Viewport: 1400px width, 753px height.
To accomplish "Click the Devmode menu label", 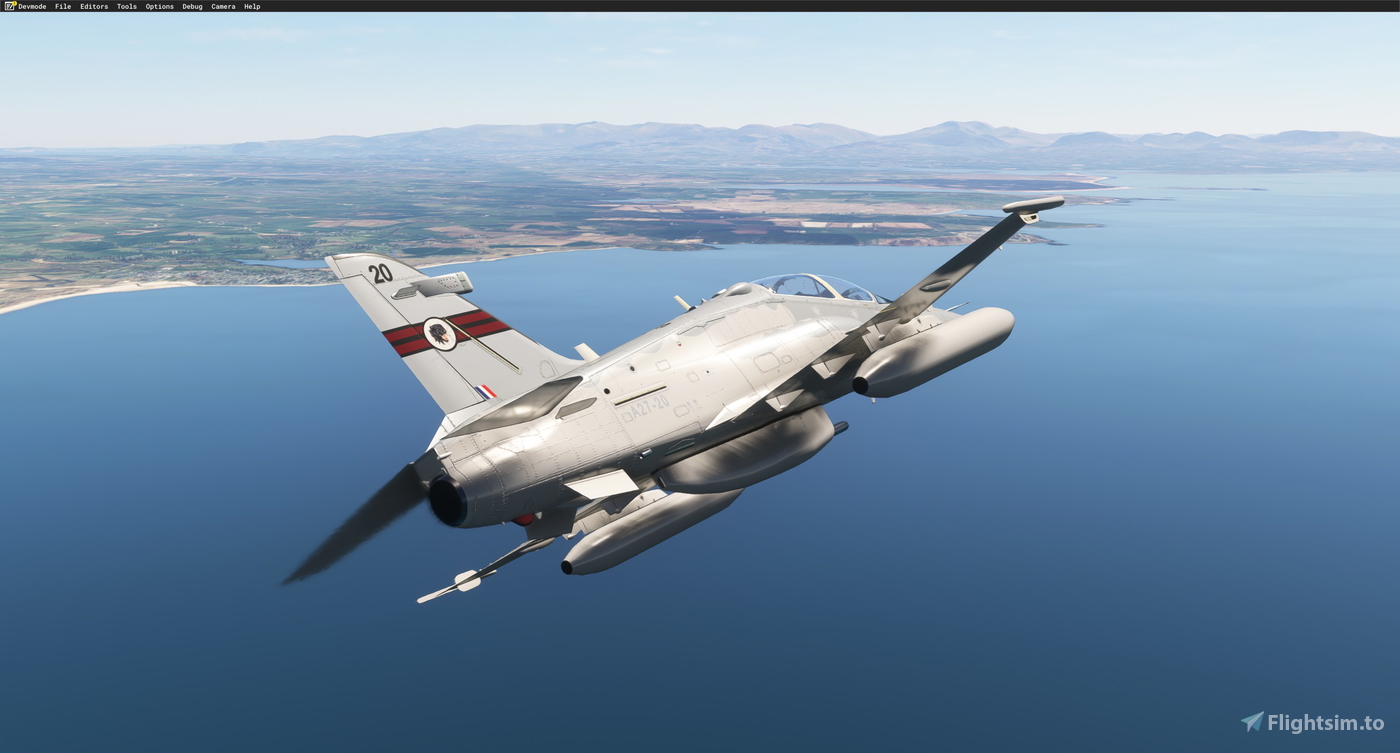I will [31, 6].
